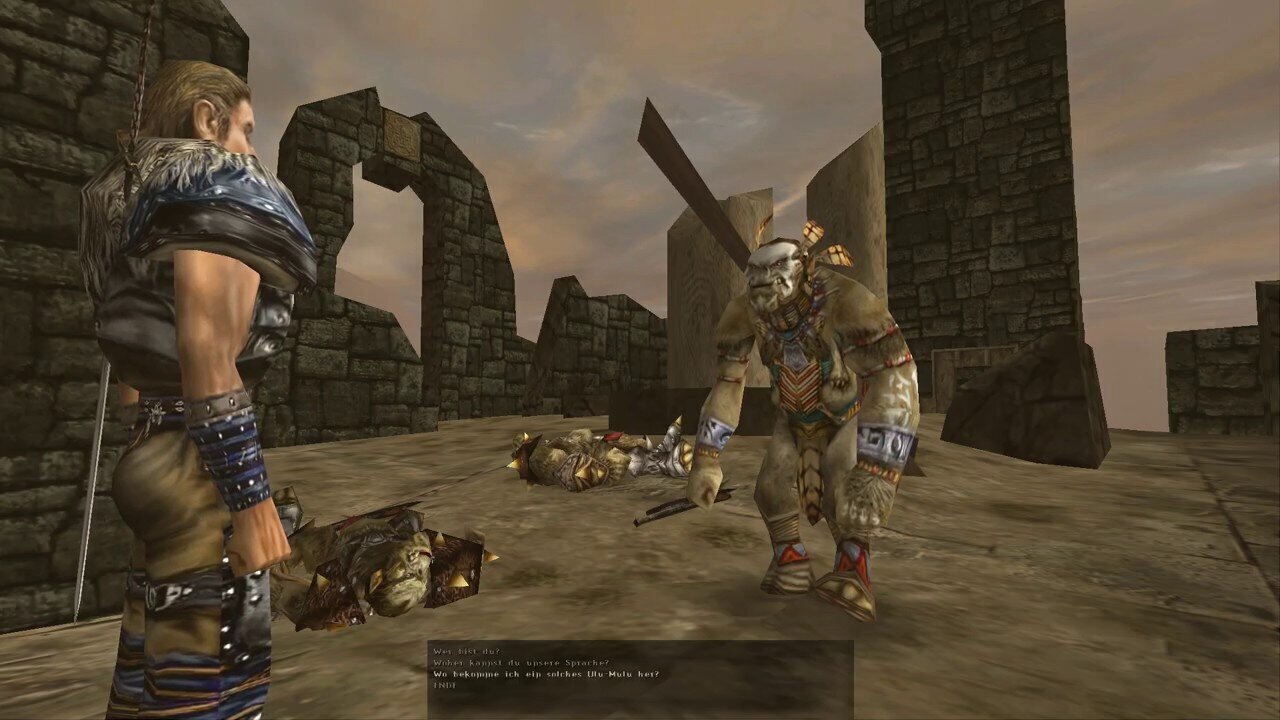Screen dimensions: 1280x720
Task: Select "Wo bekomme ich ein solches Ulu-Mulu her?"
Action: (x=546, y=675)
